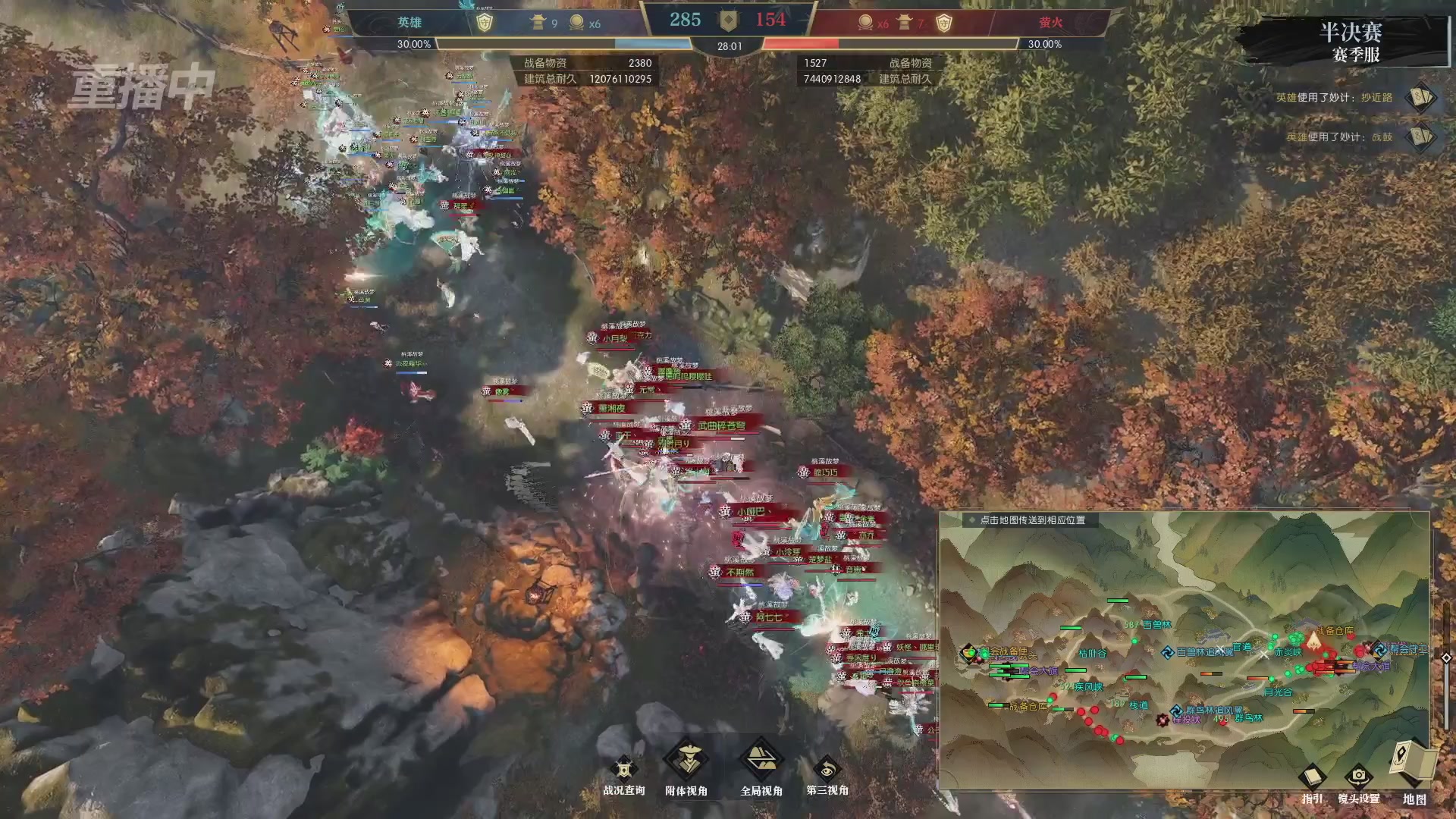Open the 指引 guide book
The height and width of the screenshot is (819, 1456).
[x=1312, y=778]
